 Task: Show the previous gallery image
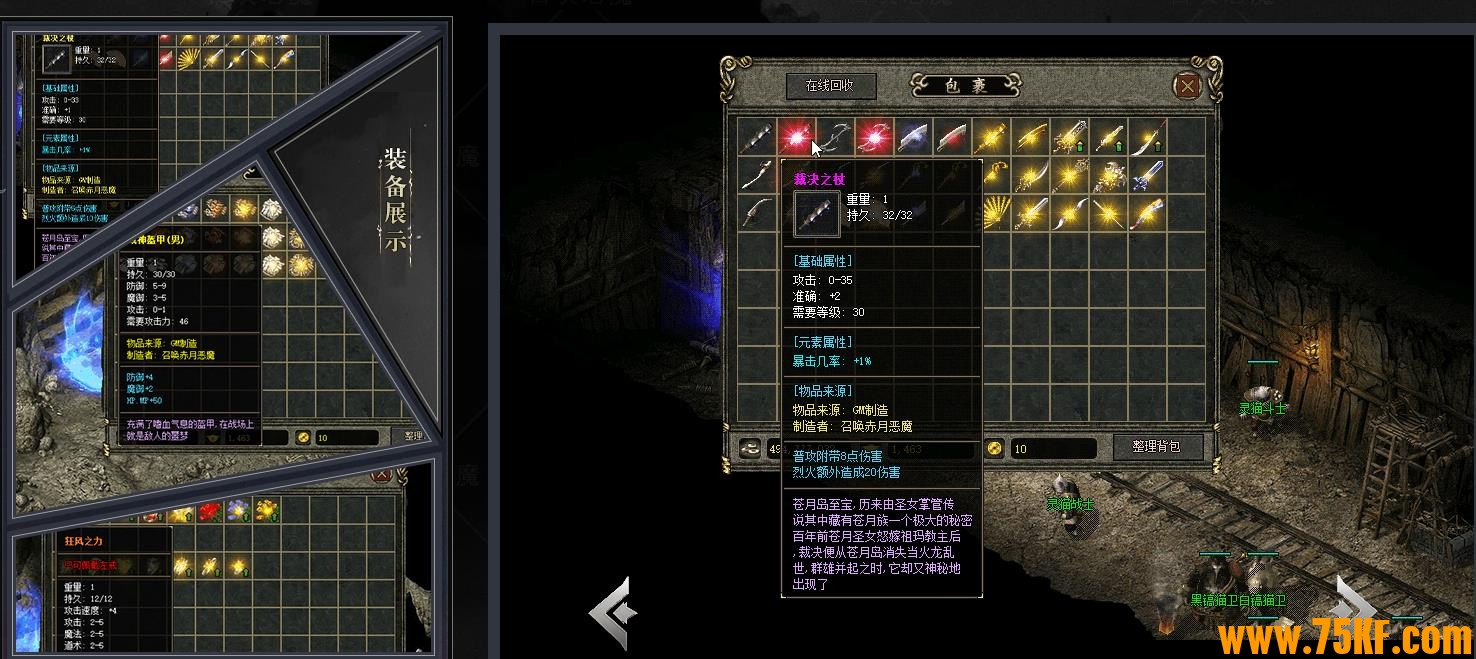[x=613, y=608]
